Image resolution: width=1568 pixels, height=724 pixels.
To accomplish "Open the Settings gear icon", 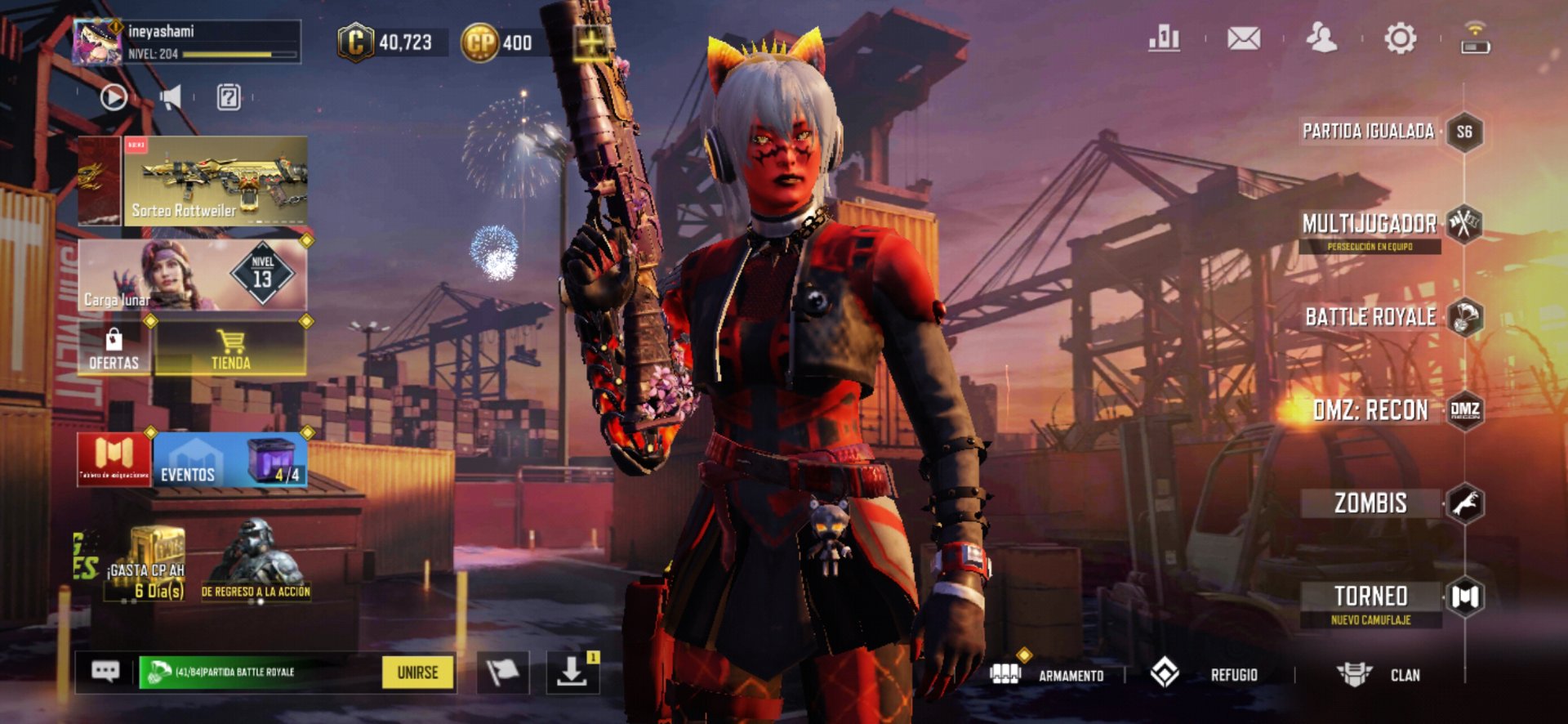I will (x=1401, y=36).
